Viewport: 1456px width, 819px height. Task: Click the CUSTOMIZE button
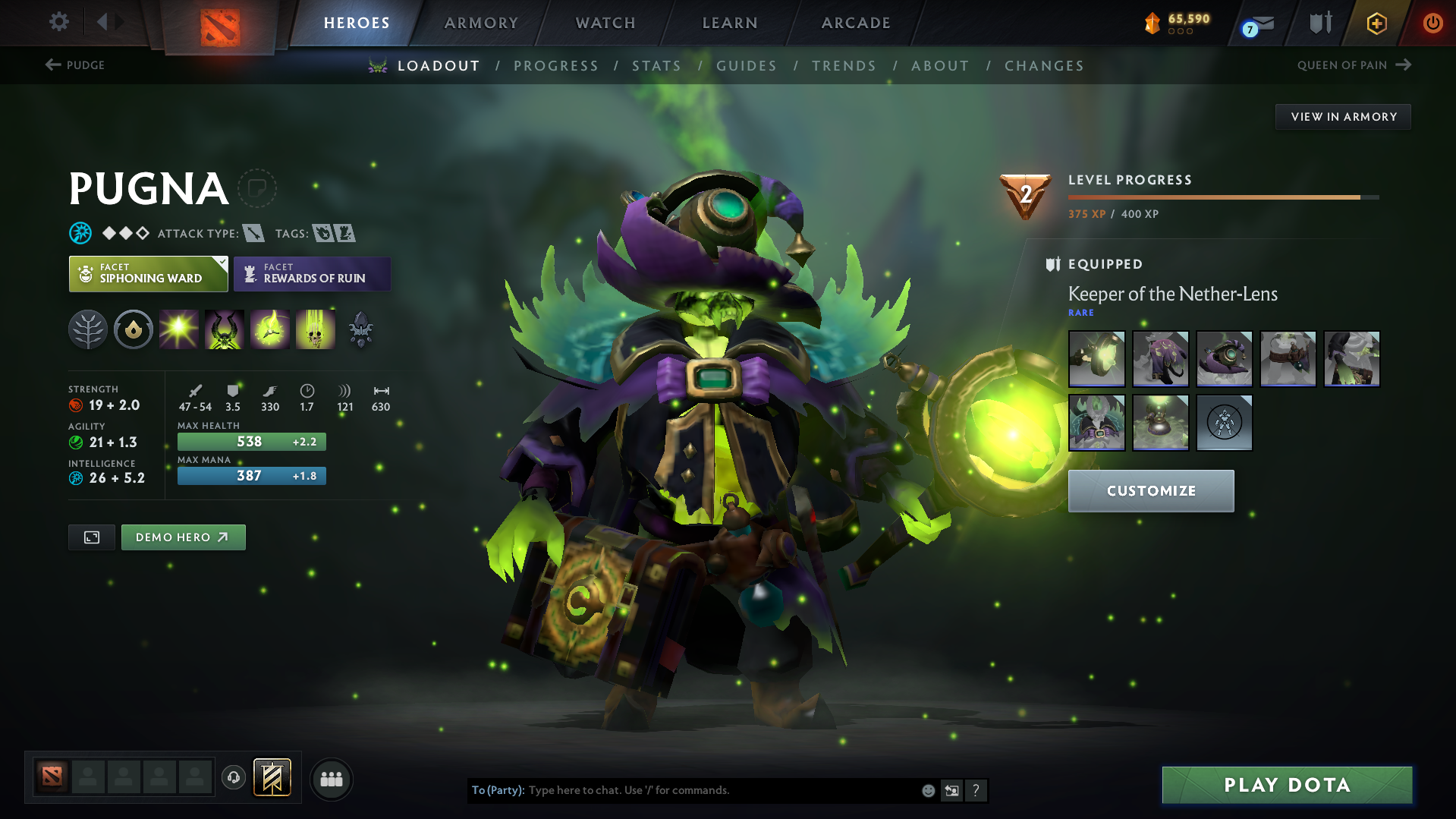[x=1150, y=490]
